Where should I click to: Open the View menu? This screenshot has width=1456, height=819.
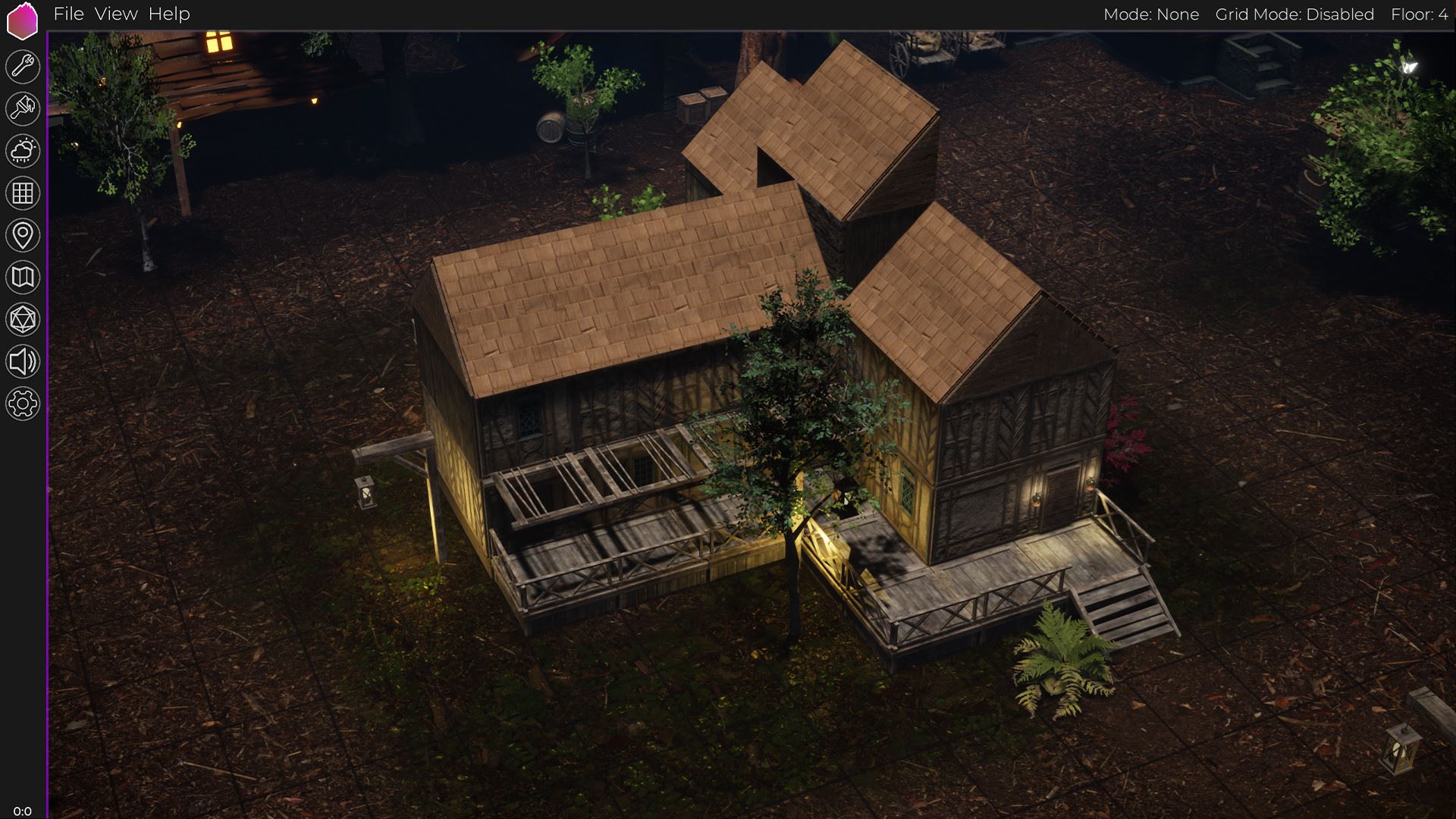tap(116, 14)
